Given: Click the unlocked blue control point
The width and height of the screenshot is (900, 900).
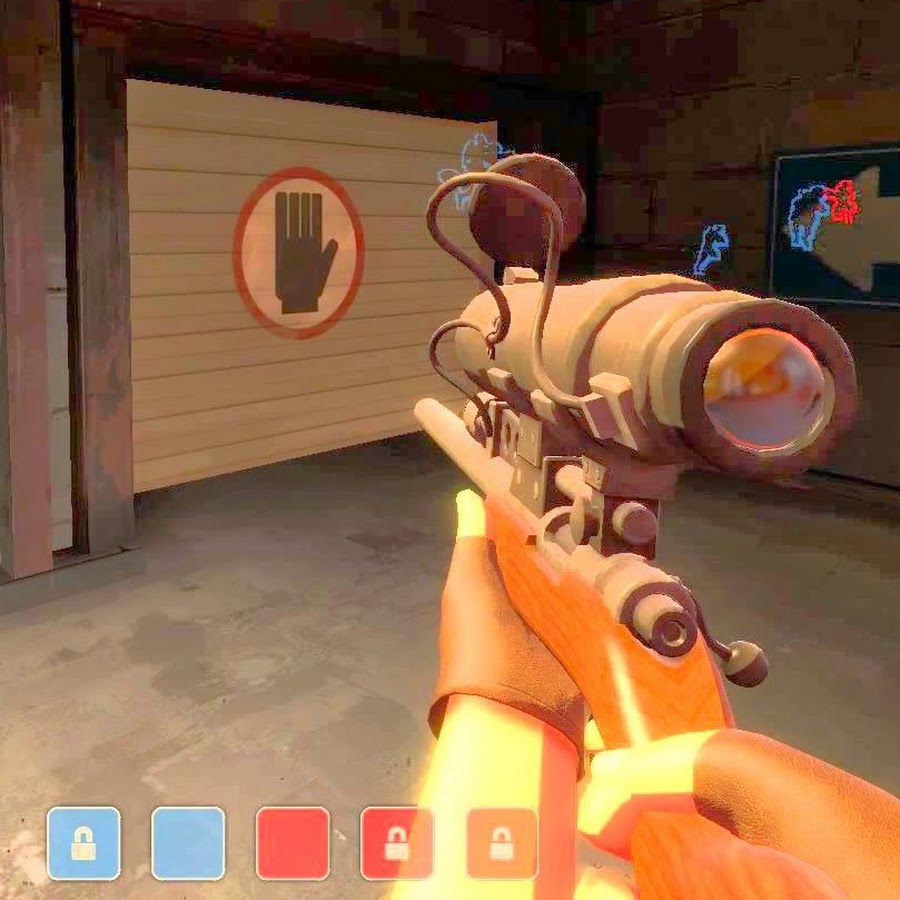Looking at the screenshot, I should [x=188, y=843].
